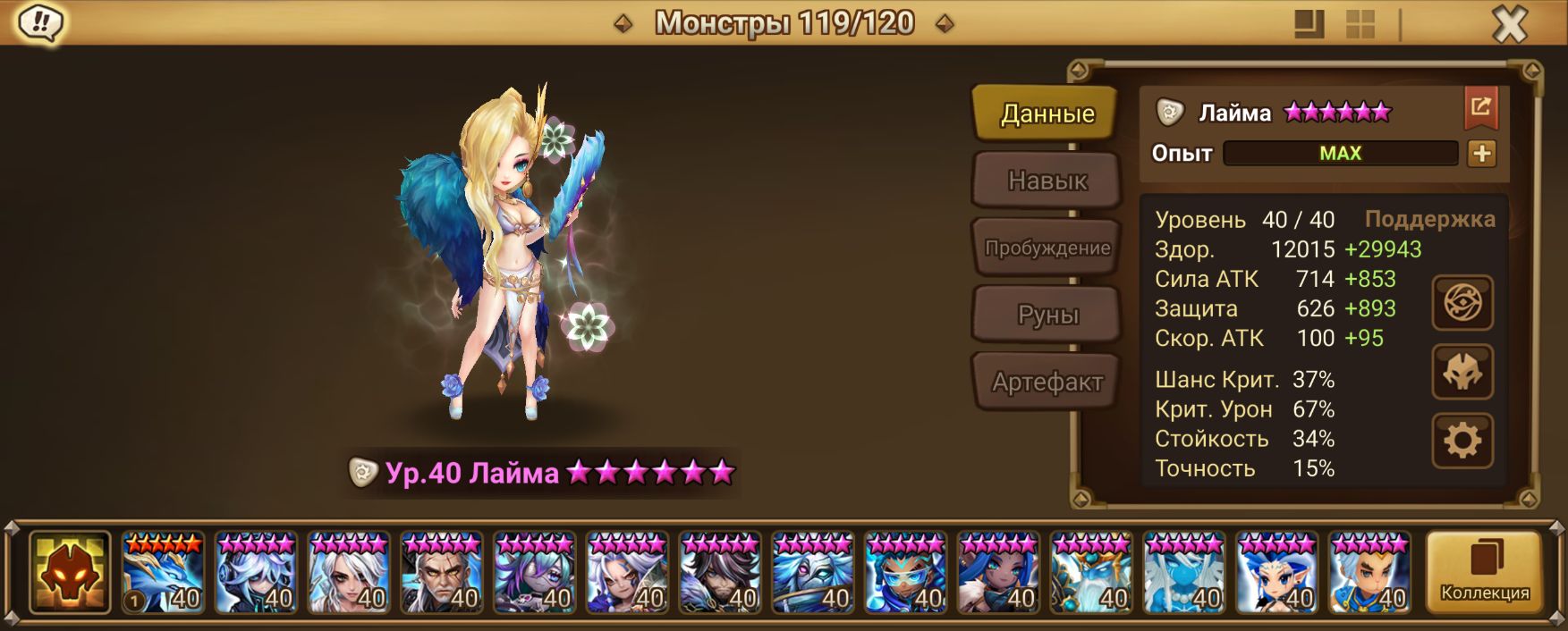
Task: Click the monster mask button
Action: coord(1462,372)
